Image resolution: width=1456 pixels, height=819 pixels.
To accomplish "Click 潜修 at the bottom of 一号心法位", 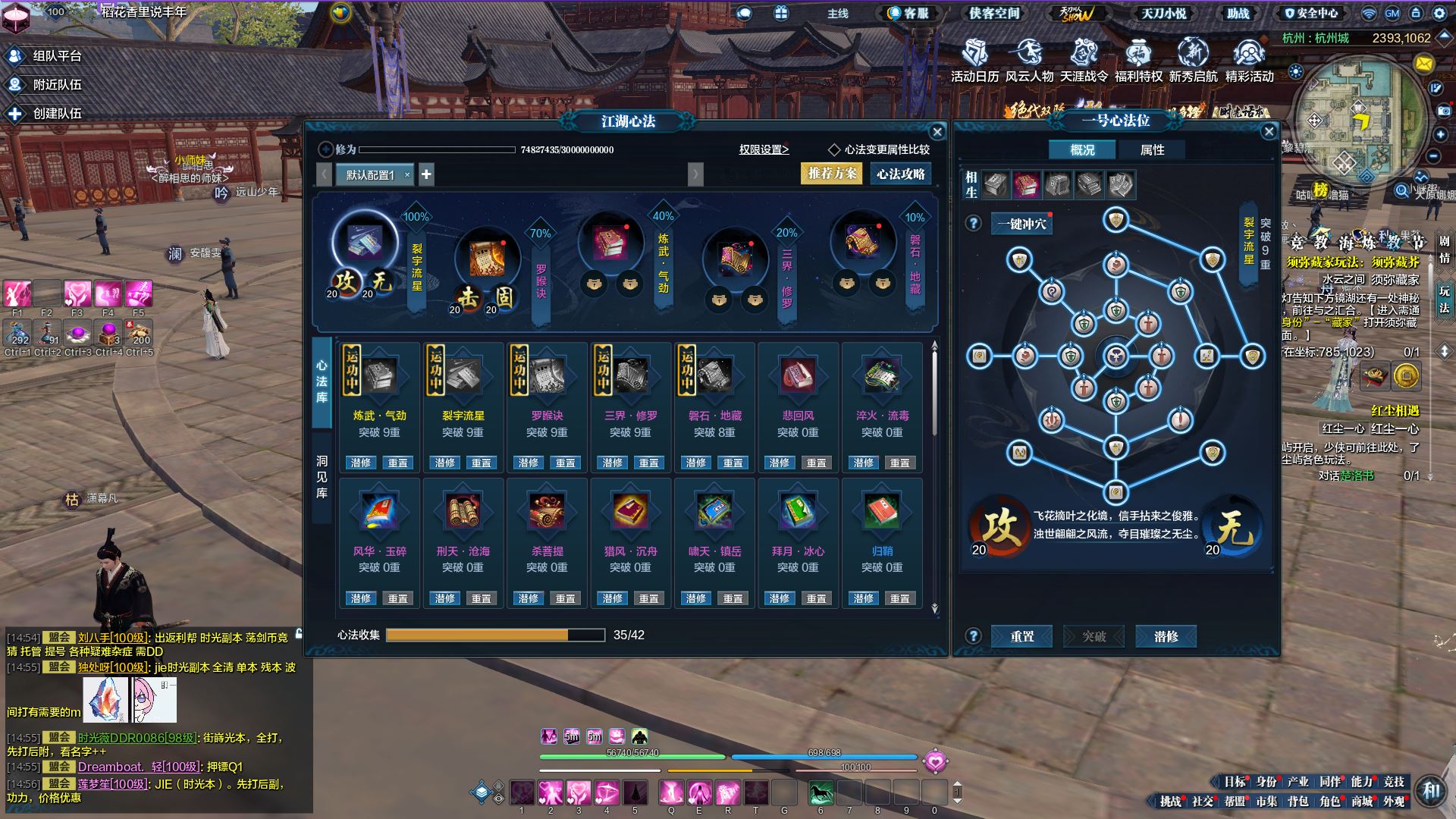I will tap(1166, 636).
